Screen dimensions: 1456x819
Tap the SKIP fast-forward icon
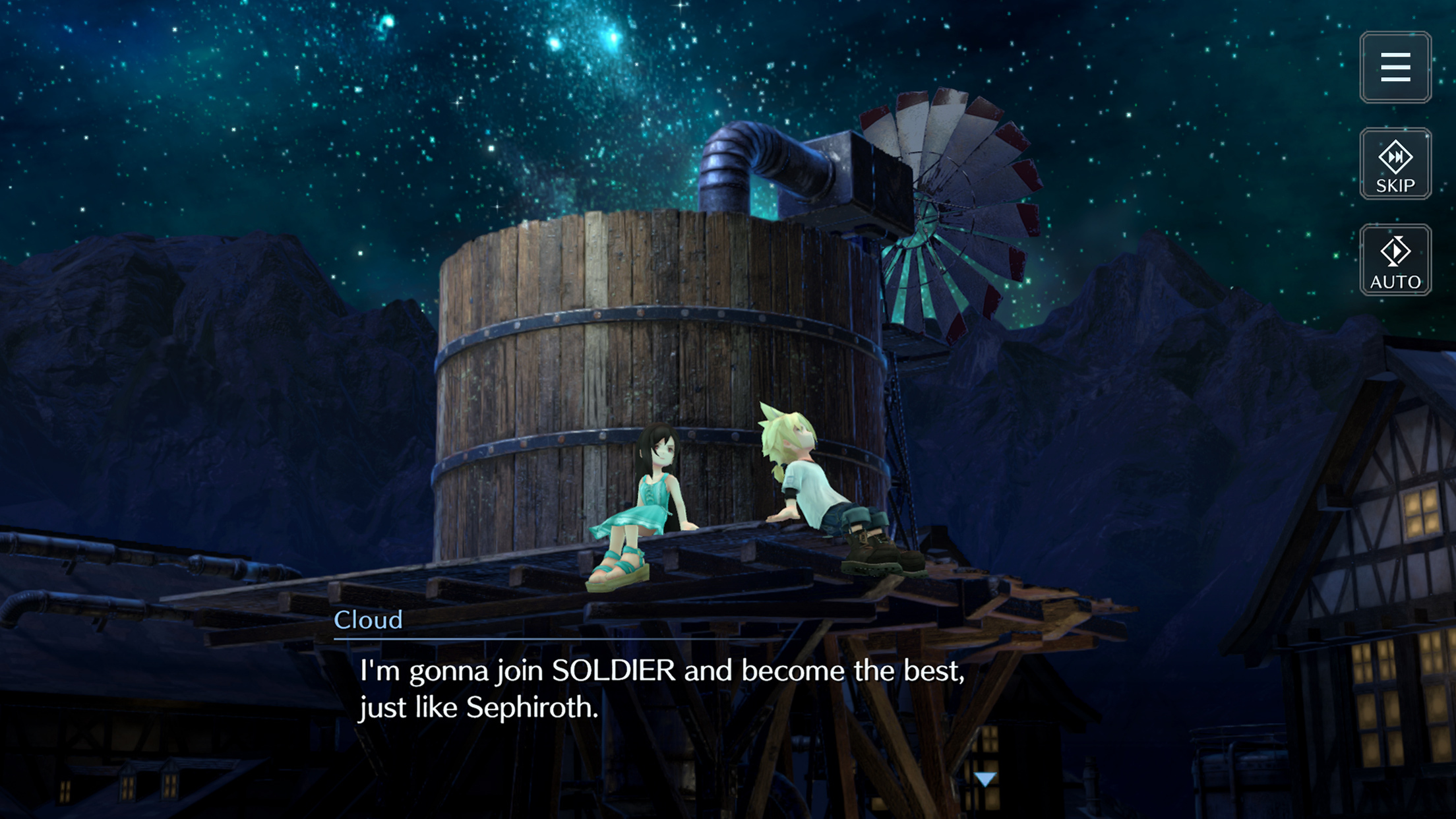point(1396,164)
